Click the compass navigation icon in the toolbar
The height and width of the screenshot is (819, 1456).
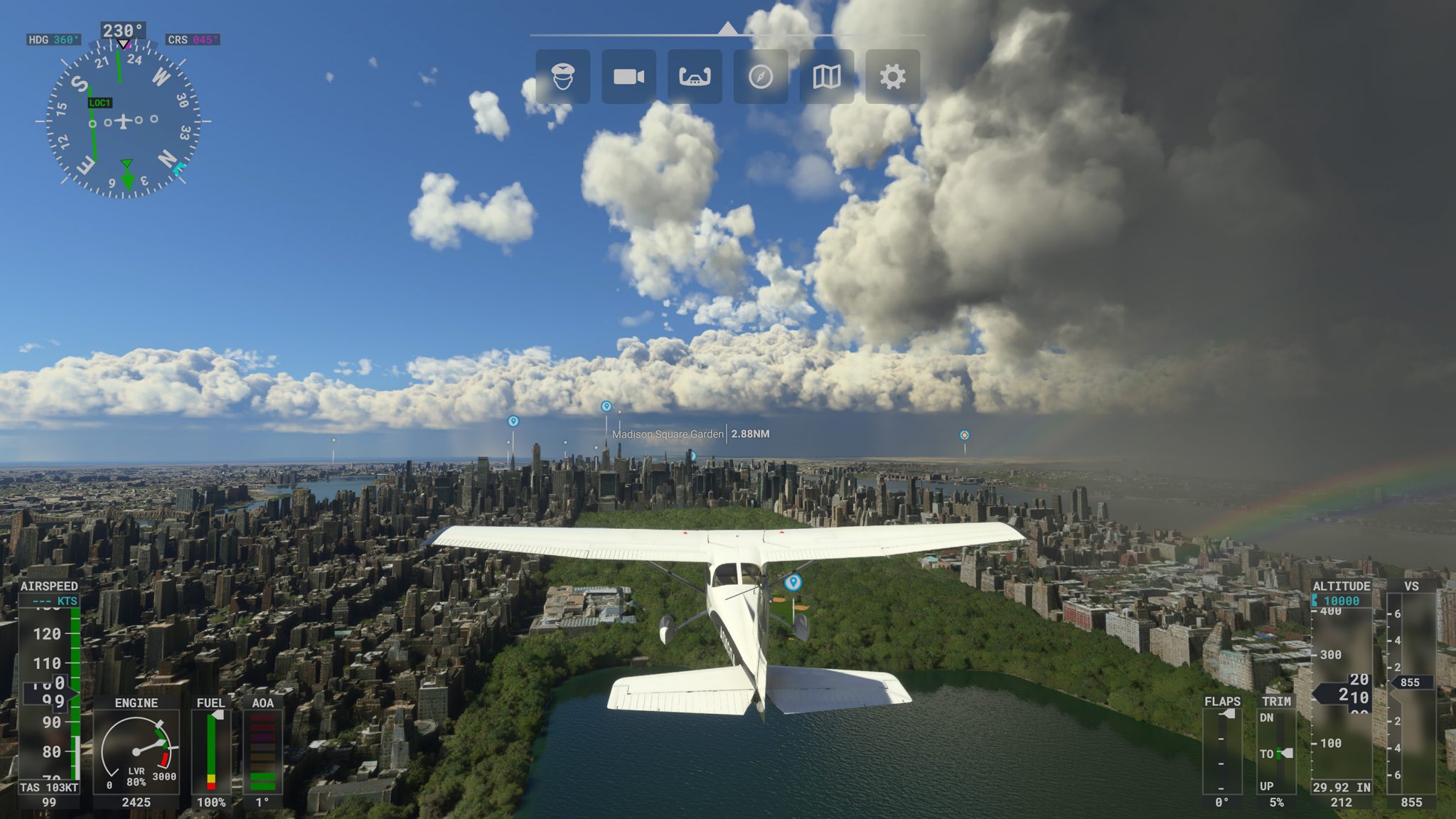(x=761, y=77)
